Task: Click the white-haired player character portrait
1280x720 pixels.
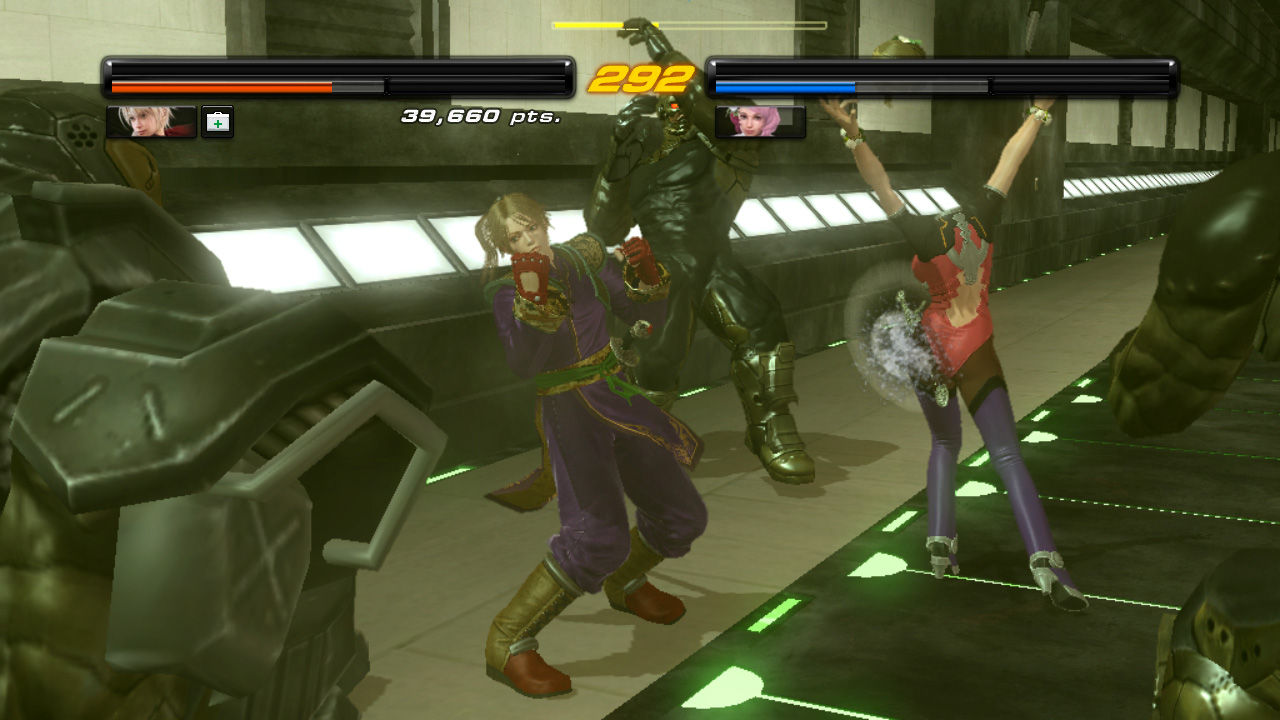Action: [151, 122]
